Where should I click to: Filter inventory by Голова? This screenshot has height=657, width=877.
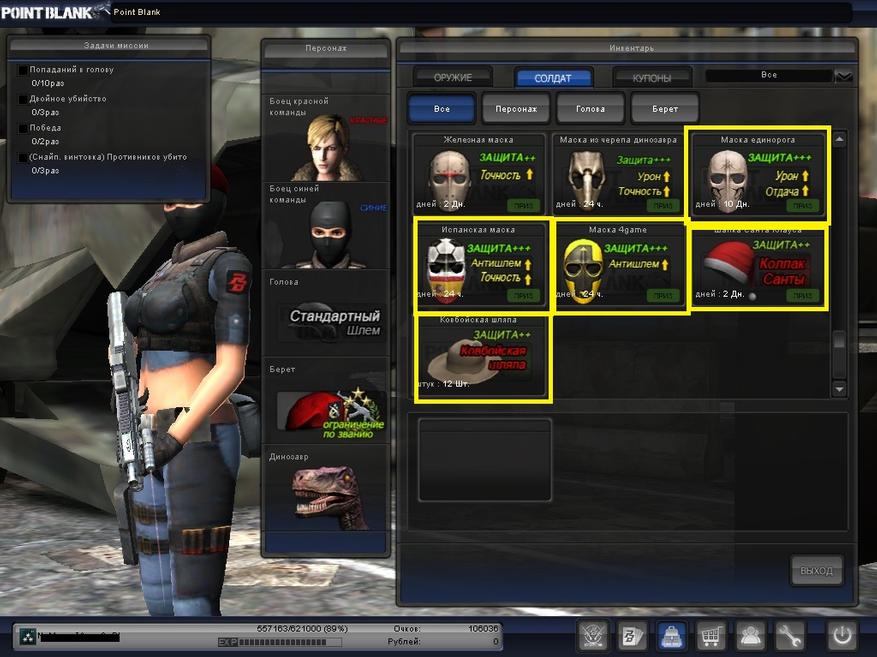point(590,108)
